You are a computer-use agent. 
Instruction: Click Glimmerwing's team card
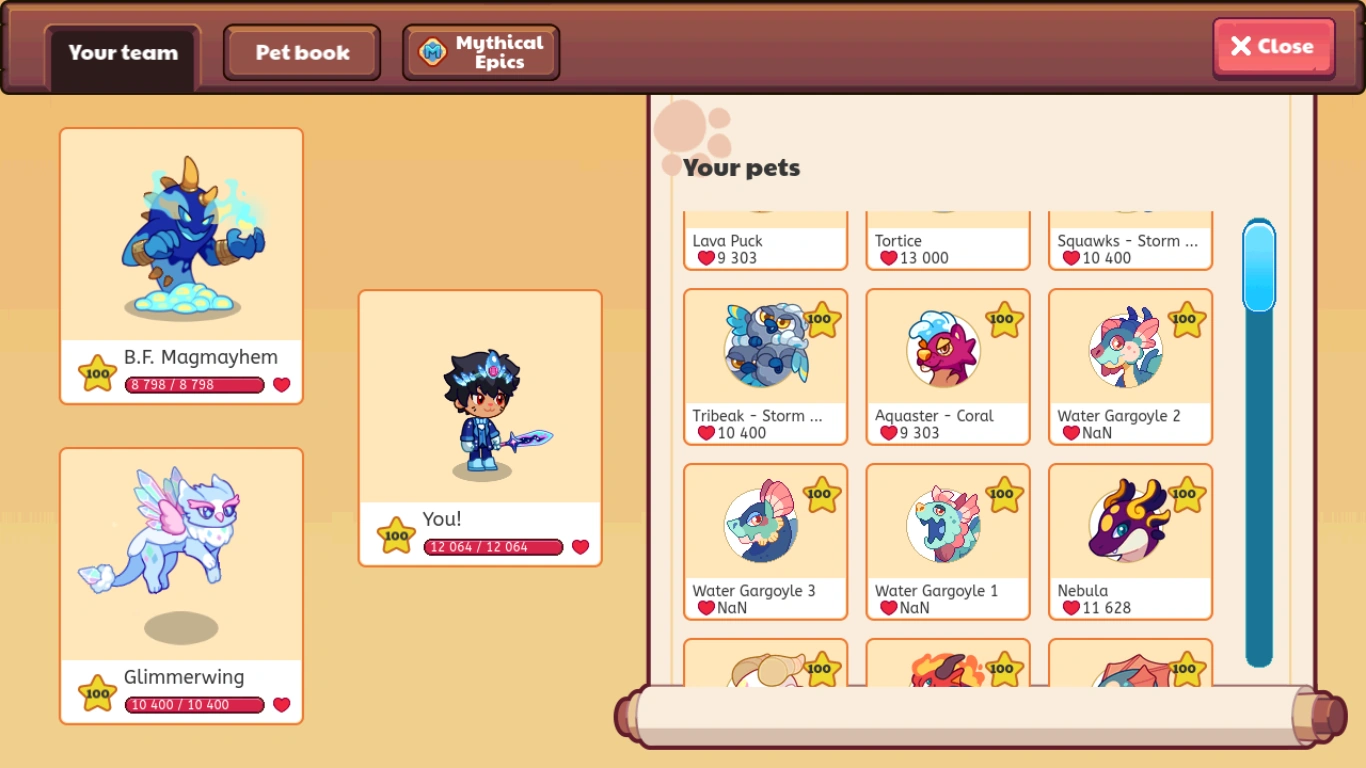[x=181, y=585]
